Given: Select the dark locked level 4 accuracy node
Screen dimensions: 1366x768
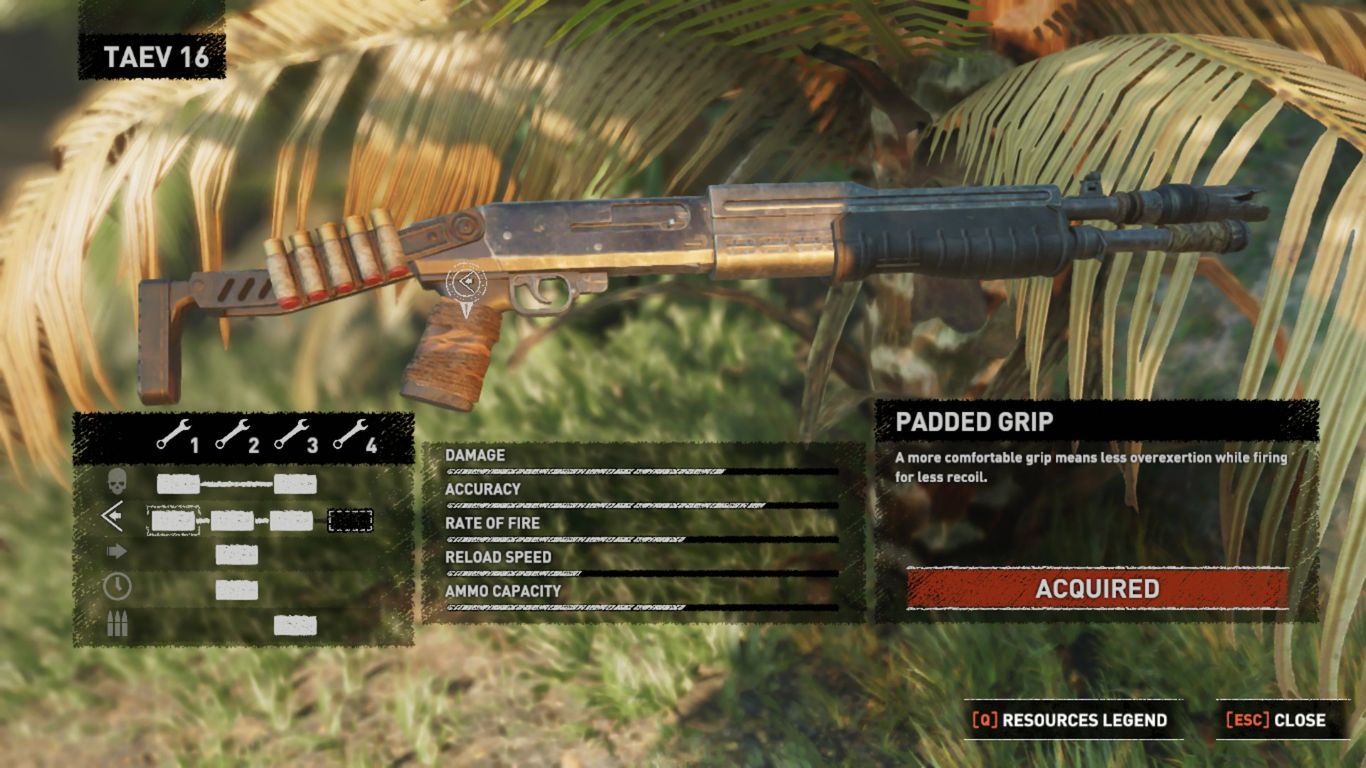Looking at the screenshot, I should tap(350, 520).
